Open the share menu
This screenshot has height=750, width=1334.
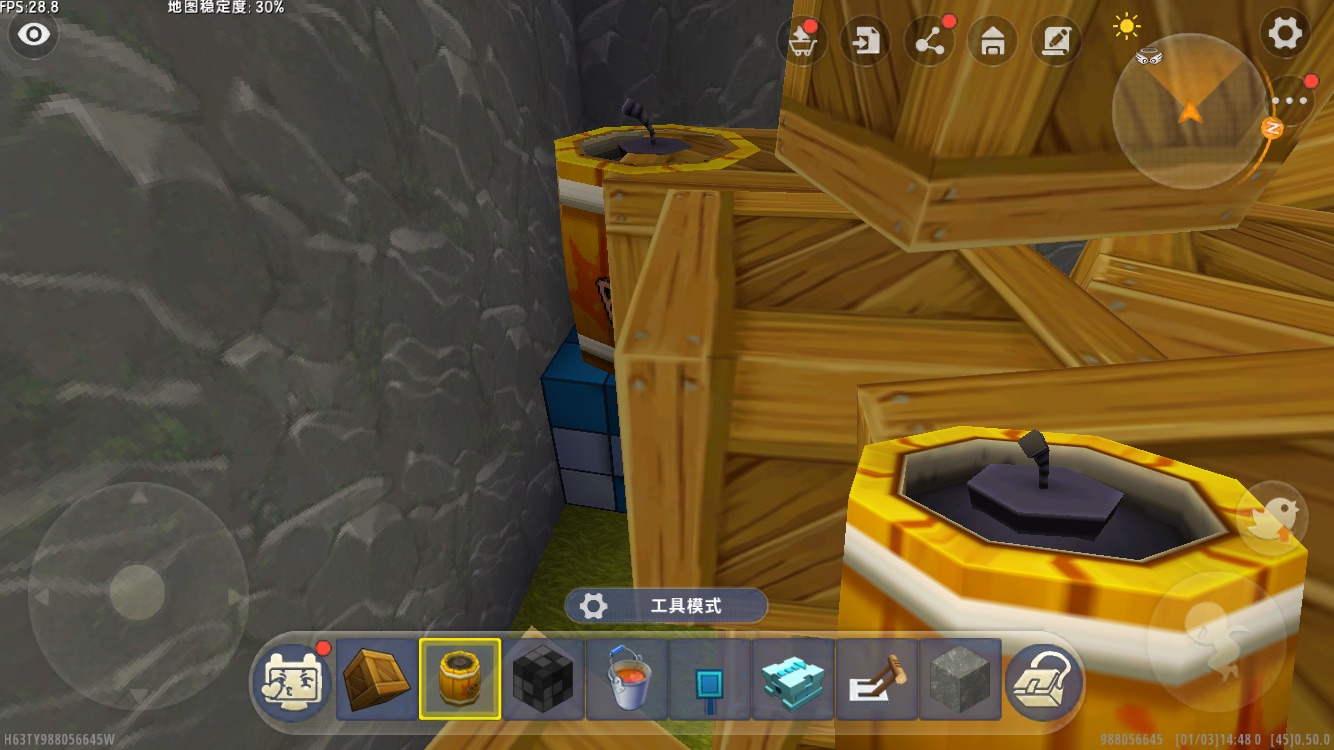929,42
